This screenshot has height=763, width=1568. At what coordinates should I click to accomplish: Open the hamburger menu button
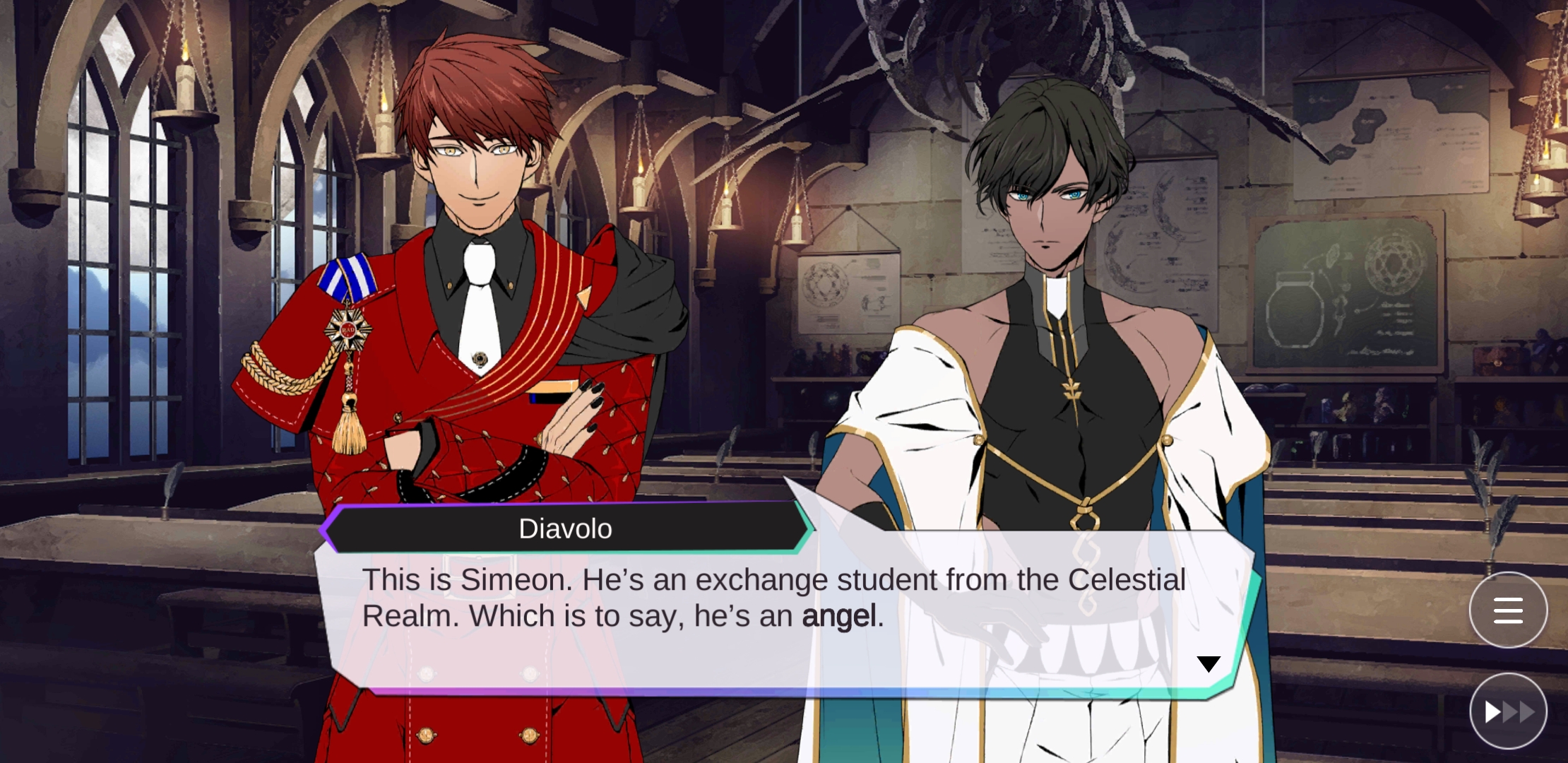coord(1508,610)
